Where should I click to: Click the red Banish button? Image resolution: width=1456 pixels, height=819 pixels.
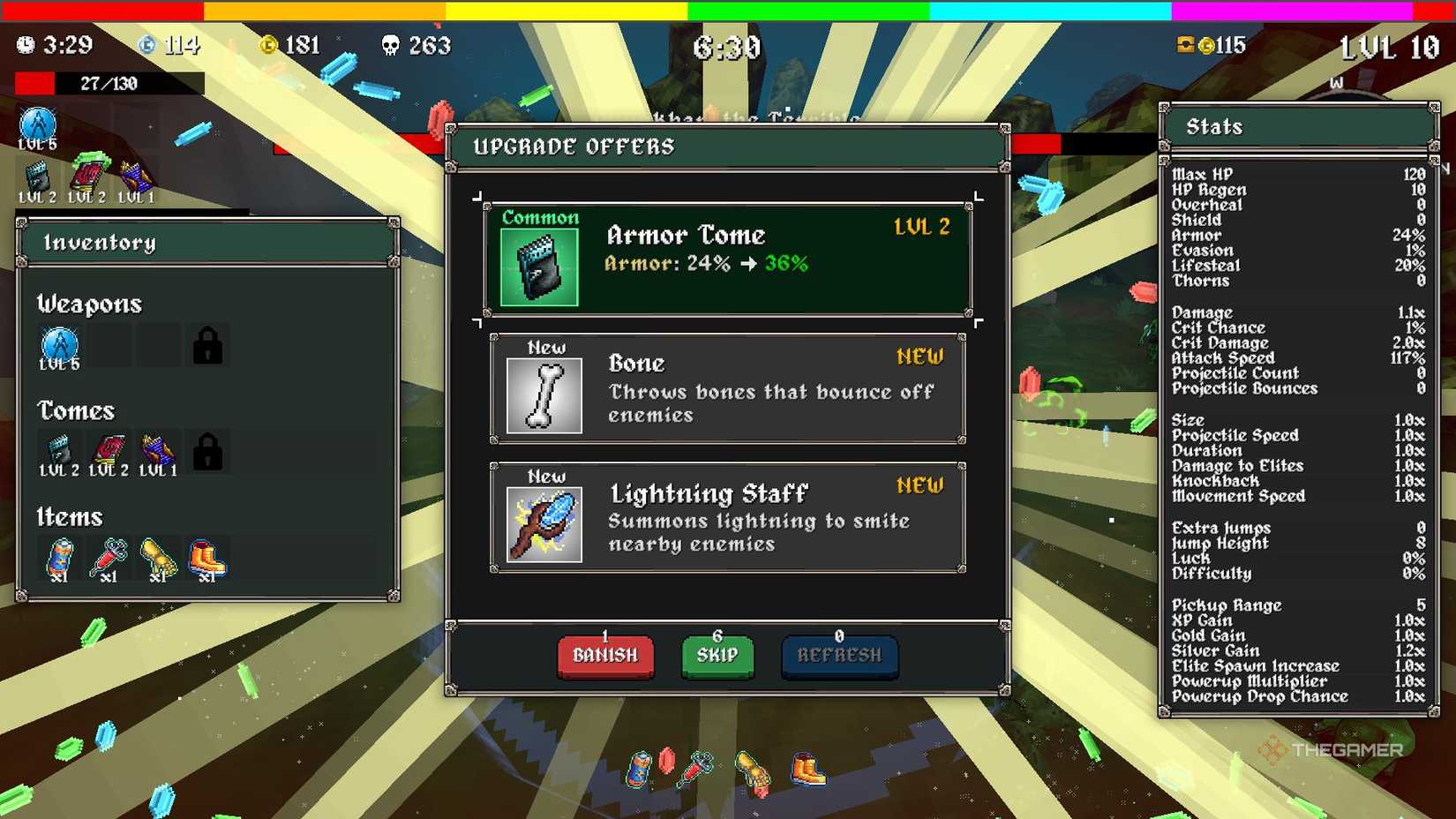point(605,656)
